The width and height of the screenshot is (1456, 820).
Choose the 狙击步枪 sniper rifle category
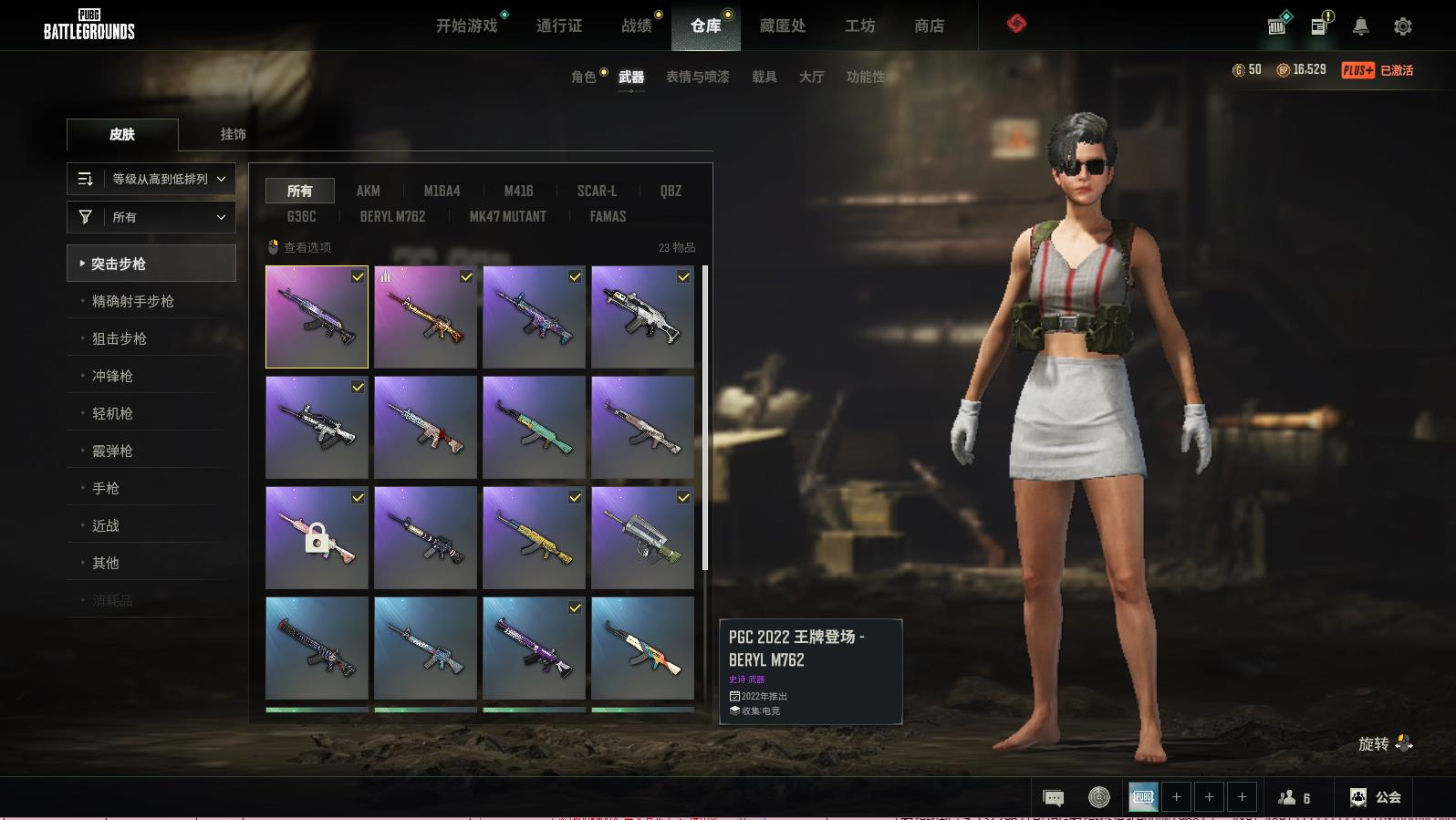(x=120, y=338)
